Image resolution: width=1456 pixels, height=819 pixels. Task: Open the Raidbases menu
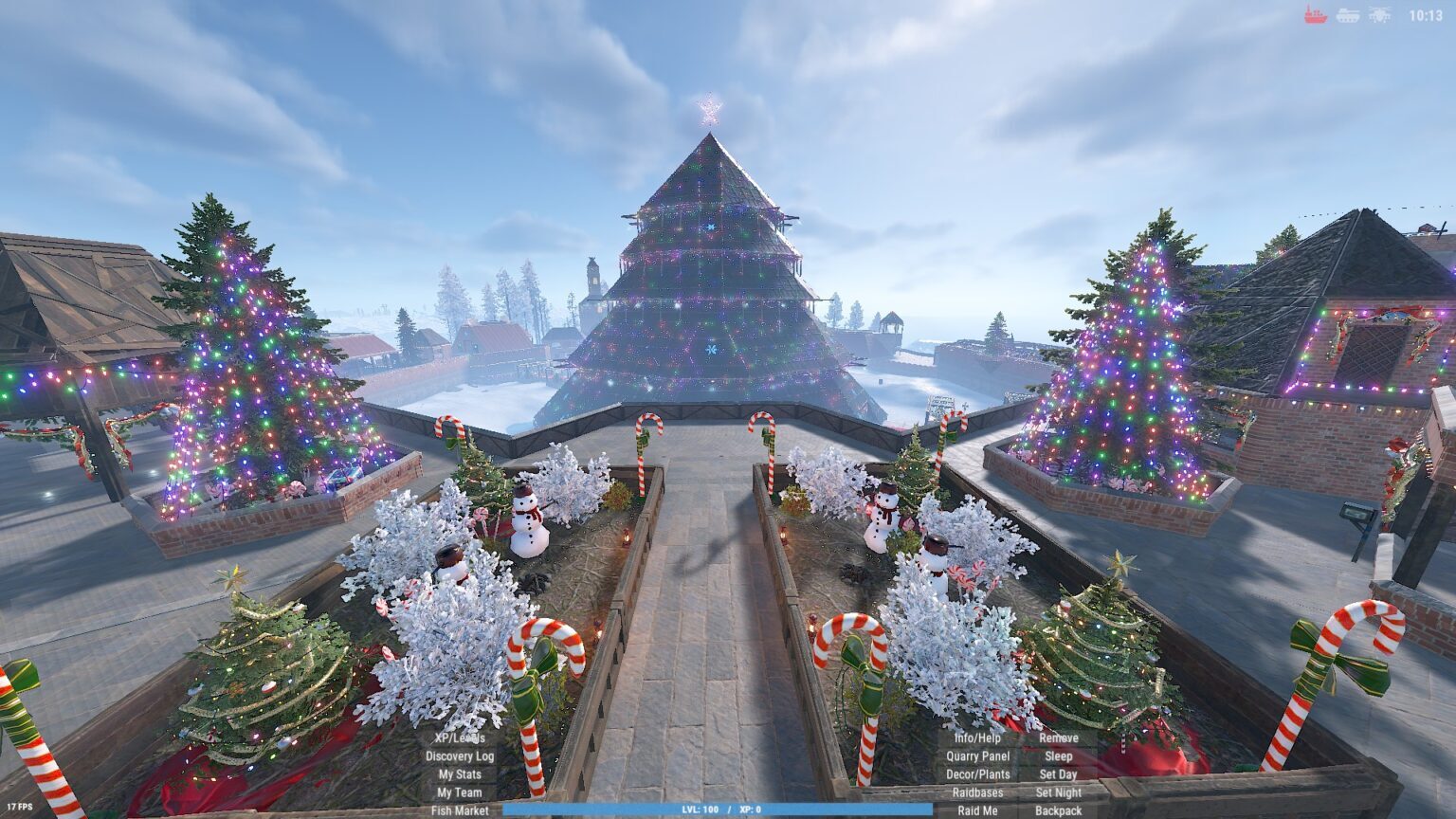point(977,792)
